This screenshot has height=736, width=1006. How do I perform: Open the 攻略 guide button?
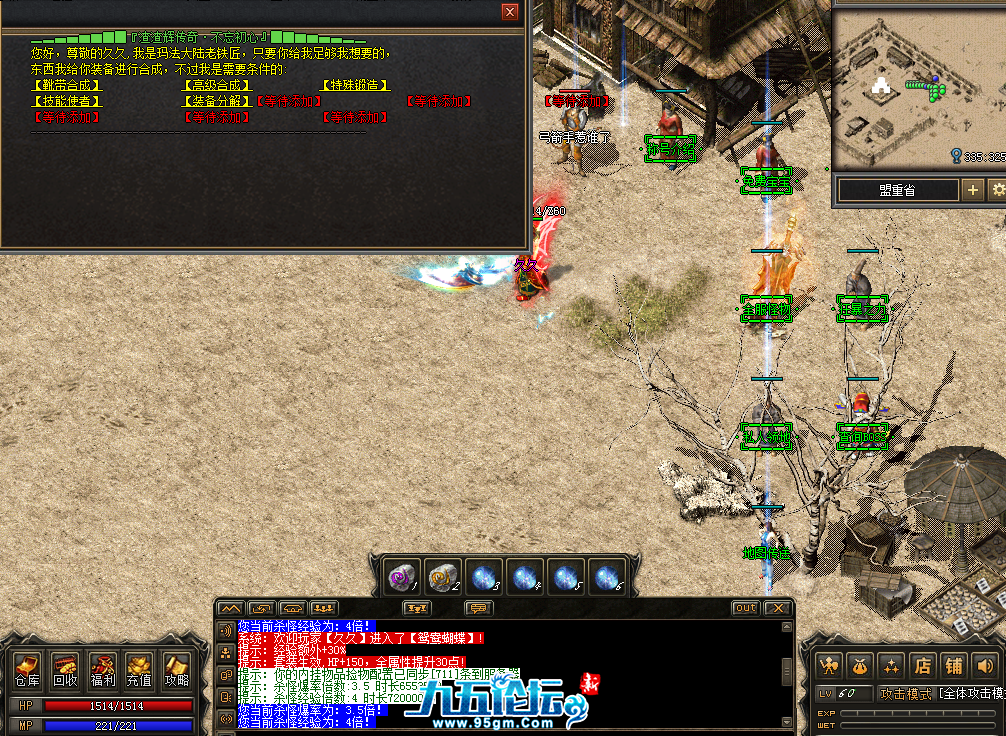pyautogui.click(x=176, y=670)
